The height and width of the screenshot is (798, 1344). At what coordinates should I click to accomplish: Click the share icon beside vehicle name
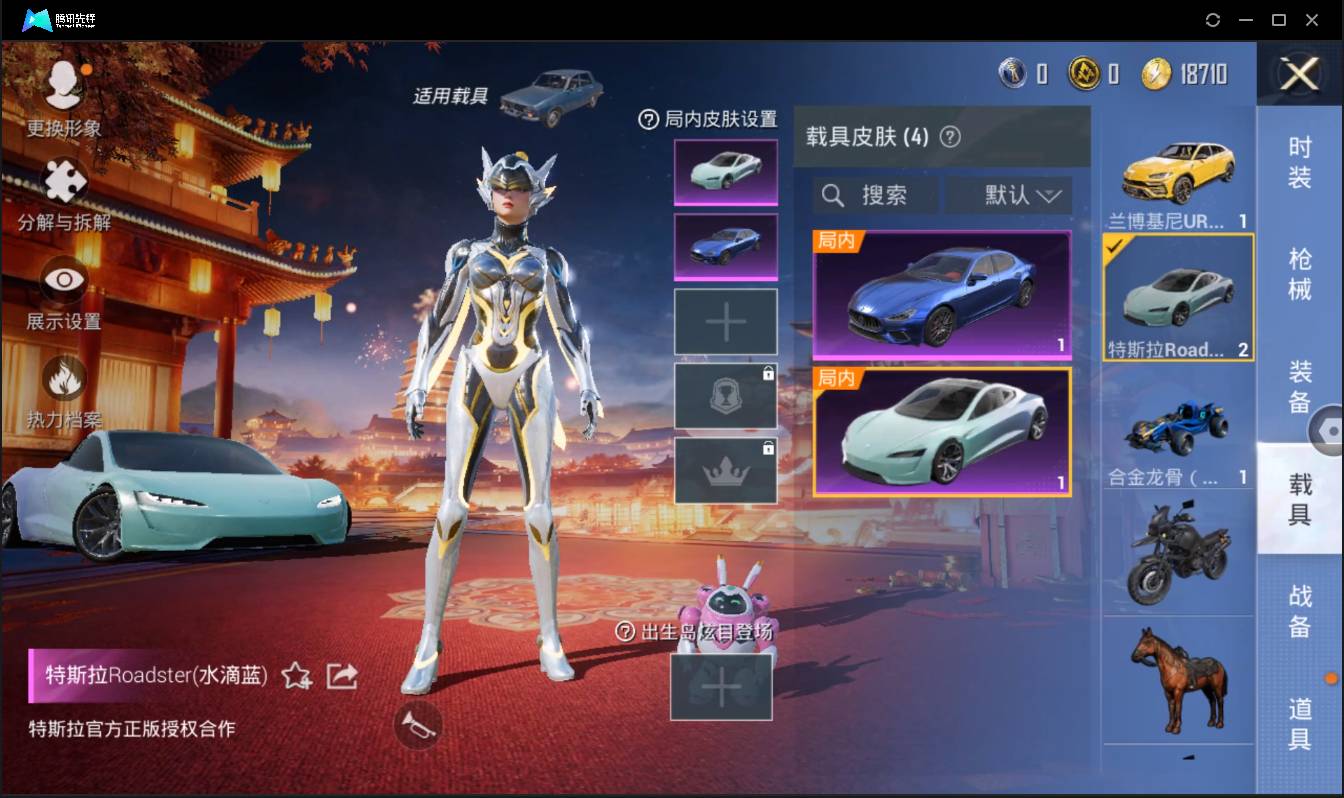(341, 676)
